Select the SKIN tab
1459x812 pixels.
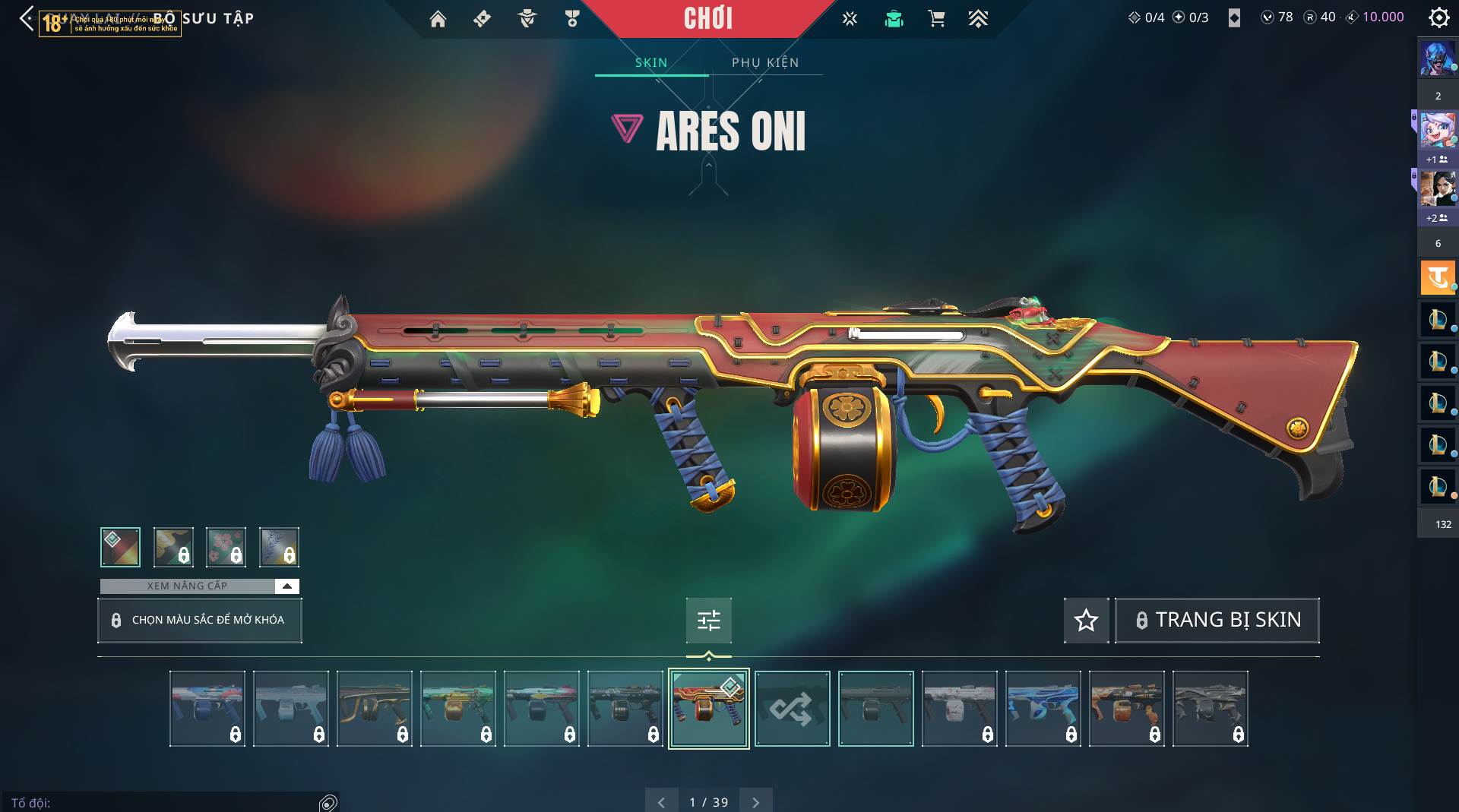point(651,62)
